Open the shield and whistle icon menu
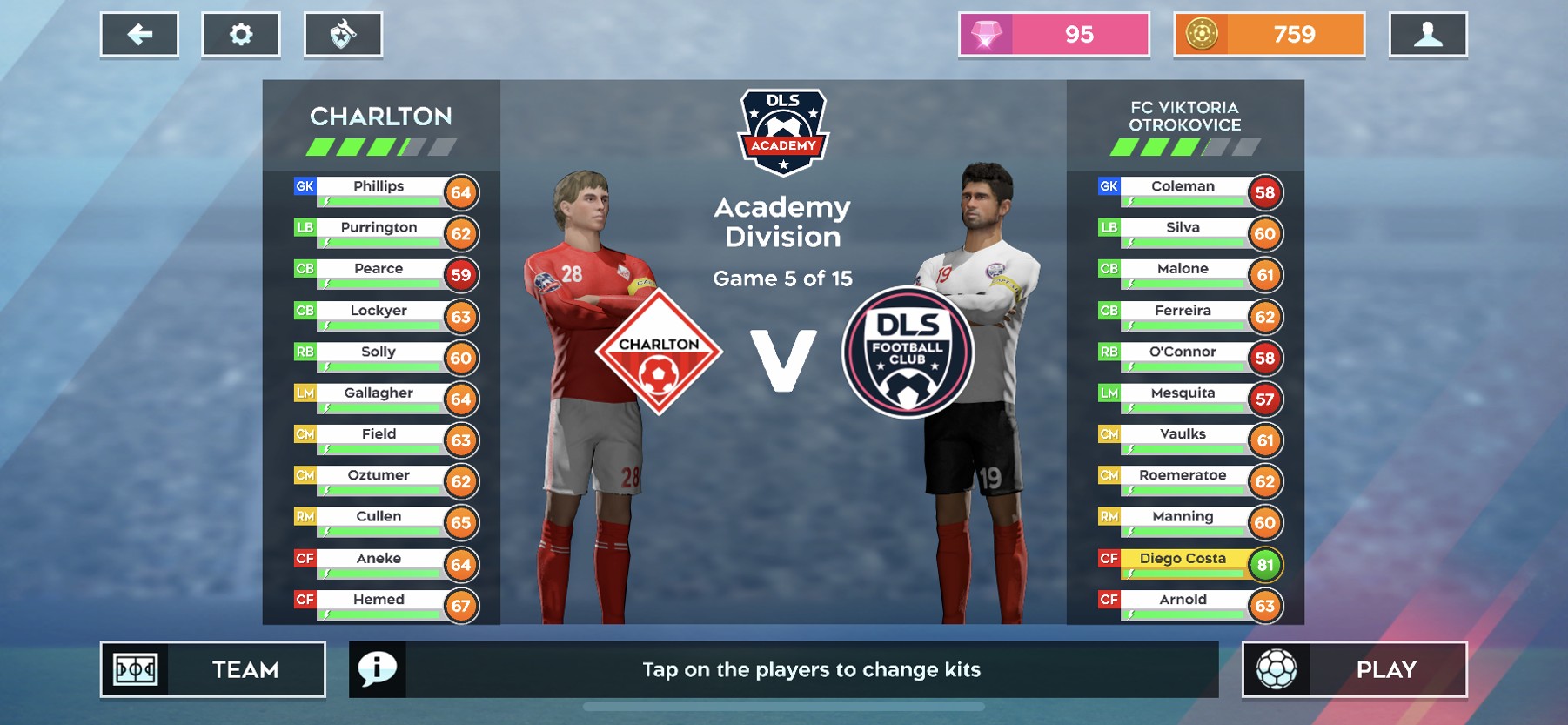1568x725 pixels. (x=343, y=35)
